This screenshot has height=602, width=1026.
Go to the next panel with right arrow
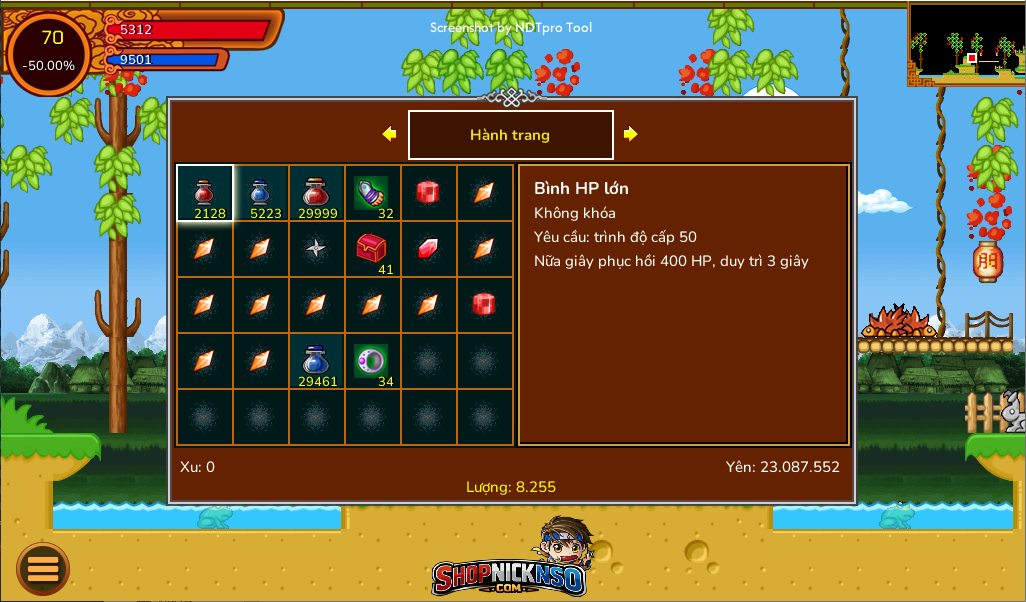631,134
